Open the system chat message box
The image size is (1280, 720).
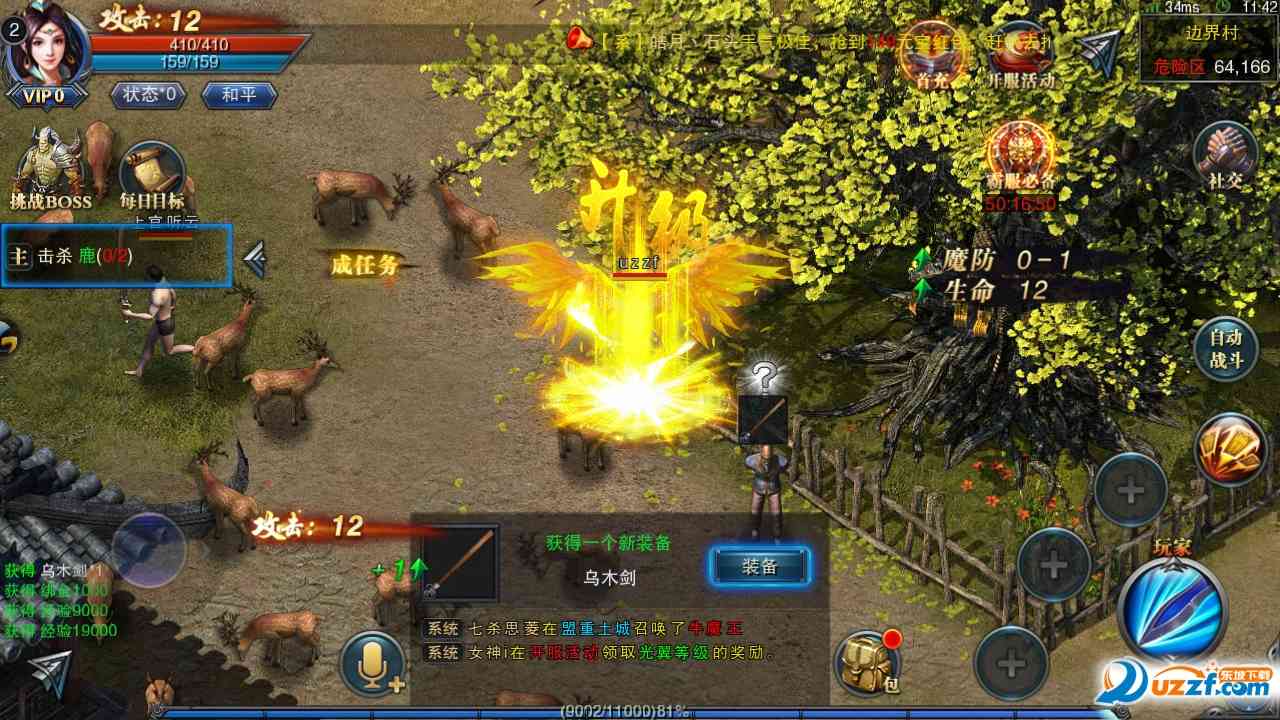[x=620, y=641]
